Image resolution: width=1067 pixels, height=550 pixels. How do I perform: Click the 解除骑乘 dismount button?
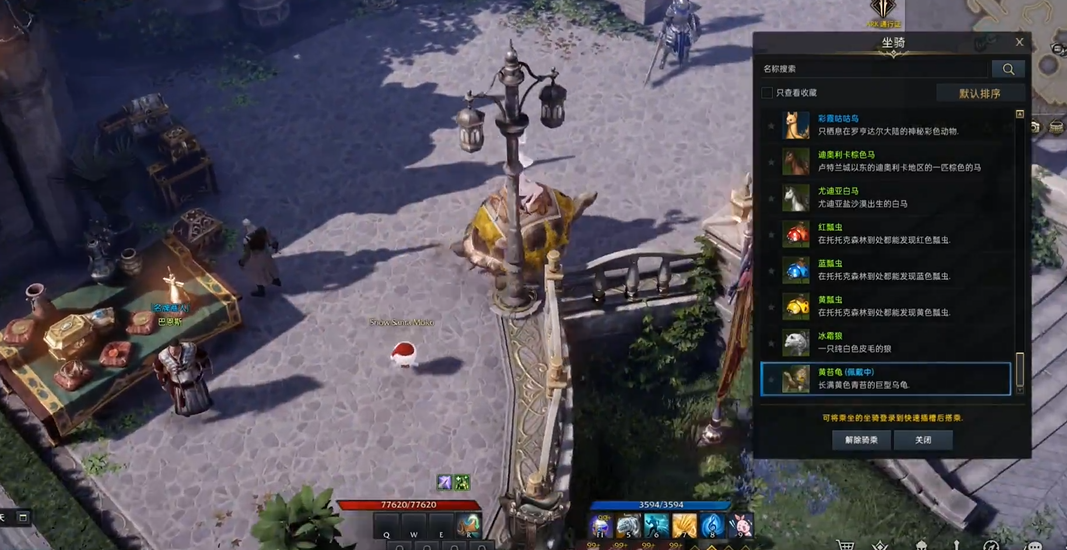[x=861, y=440]
